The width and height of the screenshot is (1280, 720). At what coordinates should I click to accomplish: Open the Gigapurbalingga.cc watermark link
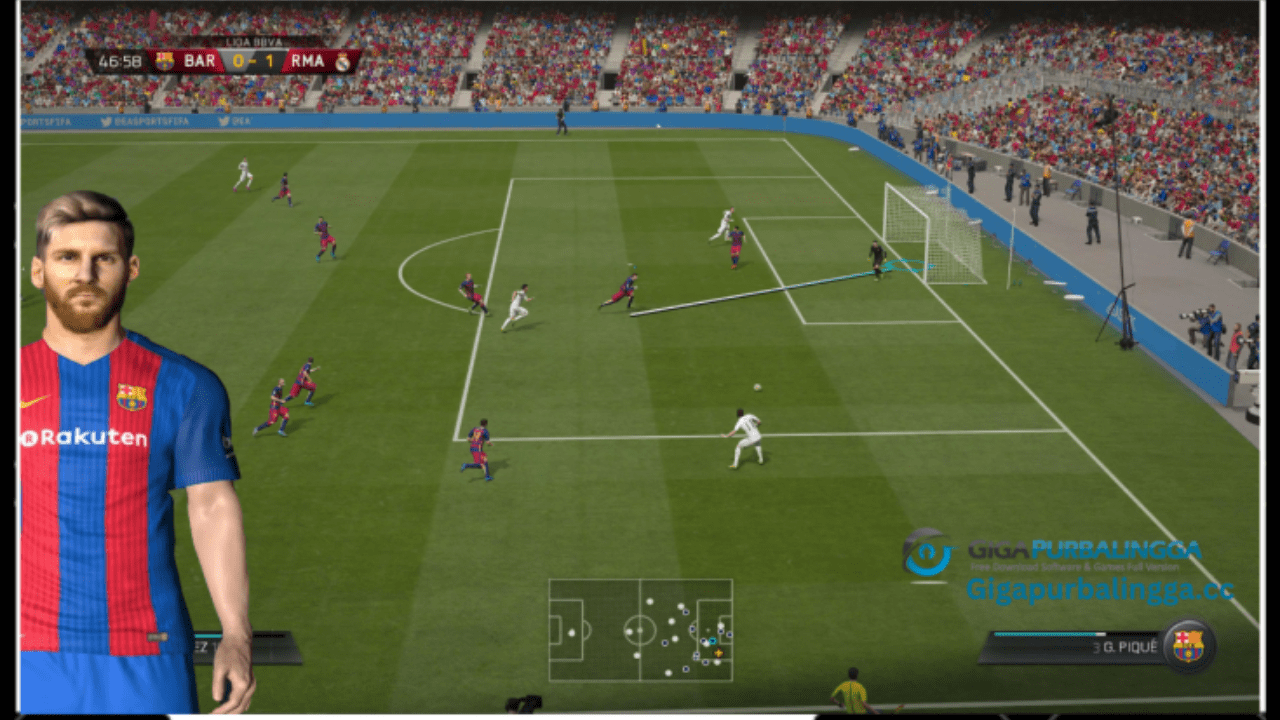pos(1099,590)
